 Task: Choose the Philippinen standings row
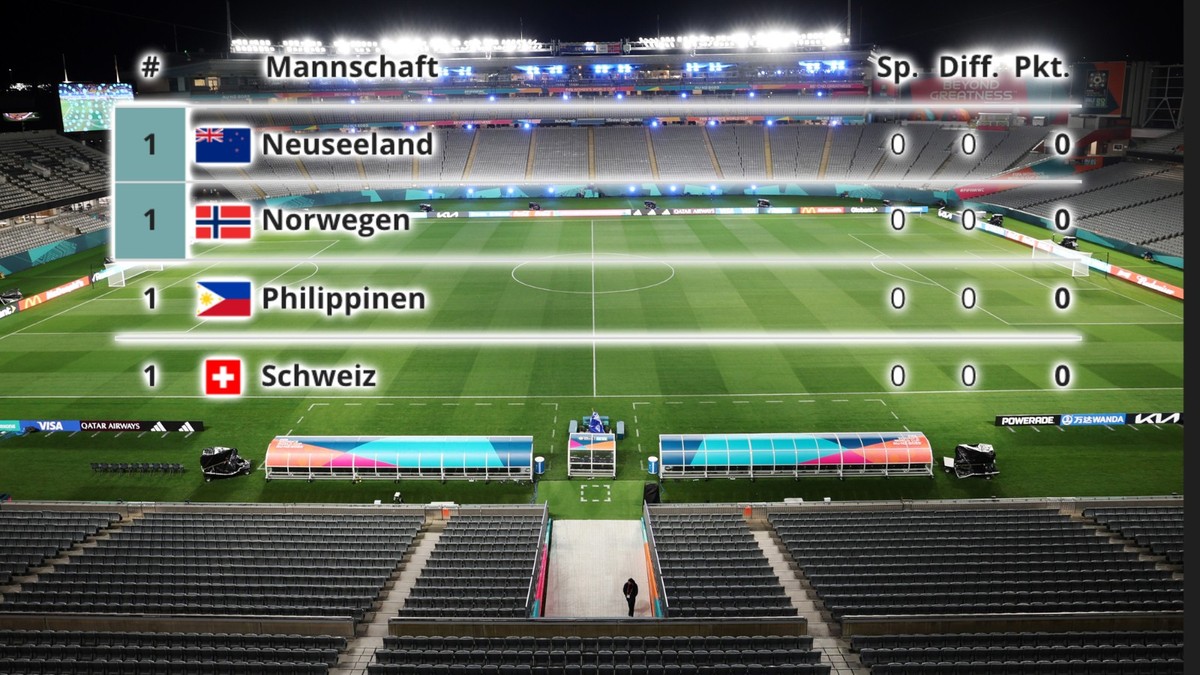(x=344, y=299)
